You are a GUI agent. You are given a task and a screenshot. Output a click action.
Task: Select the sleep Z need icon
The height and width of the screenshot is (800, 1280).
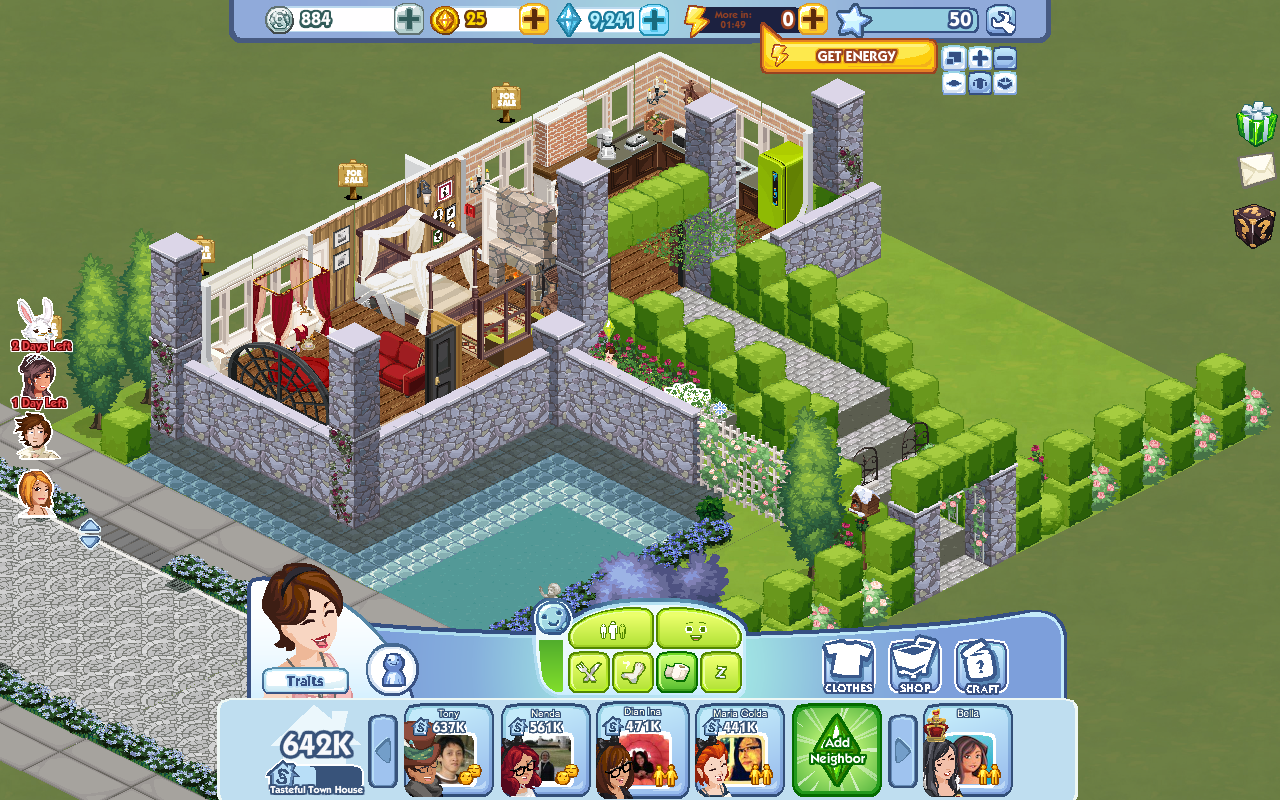coord(720,672)
